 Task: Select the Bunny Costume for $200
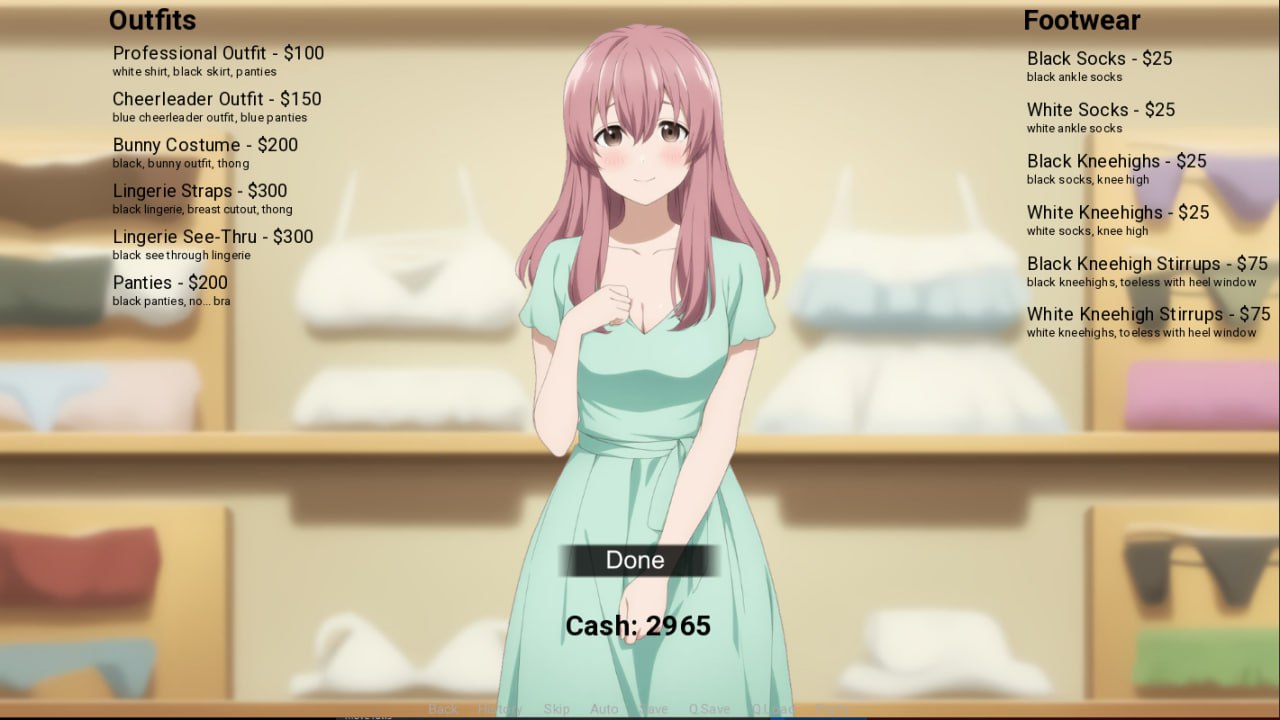pyautogui.click(x=205, y=145)
